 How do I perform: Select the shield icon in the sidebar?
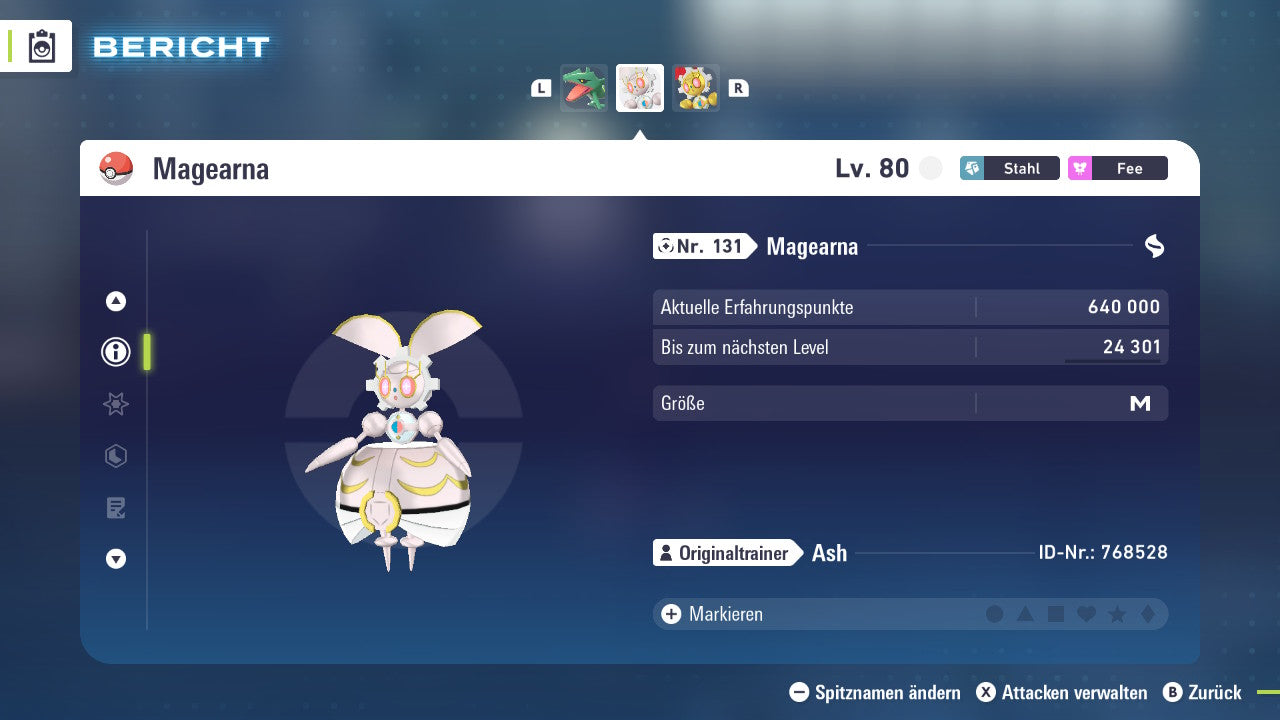115,456
